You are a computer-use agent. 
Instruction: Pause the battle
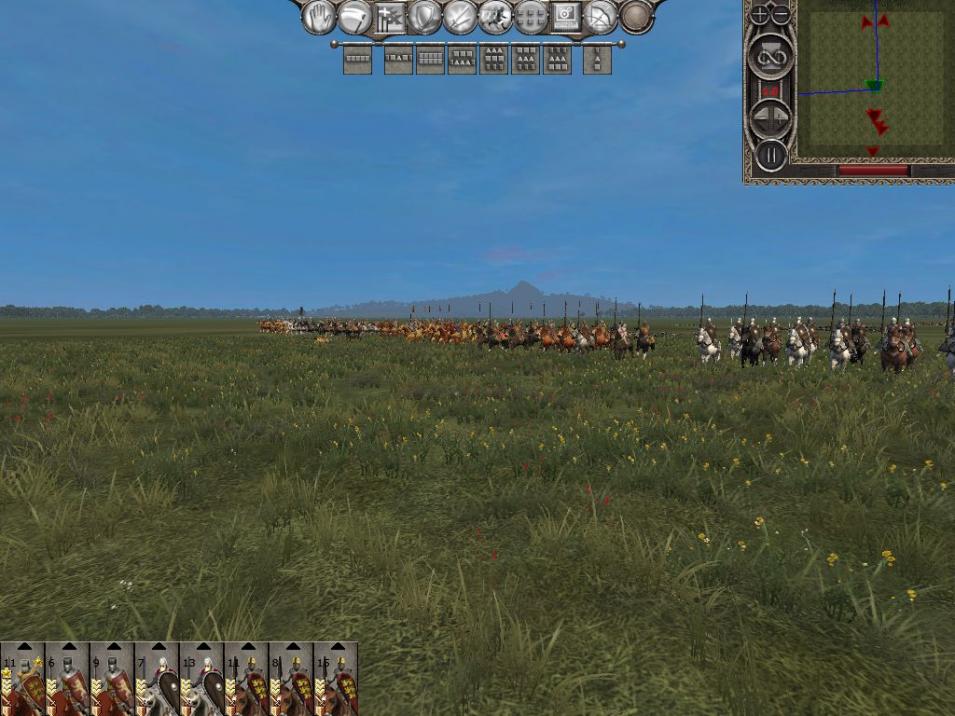coord(770,156)
